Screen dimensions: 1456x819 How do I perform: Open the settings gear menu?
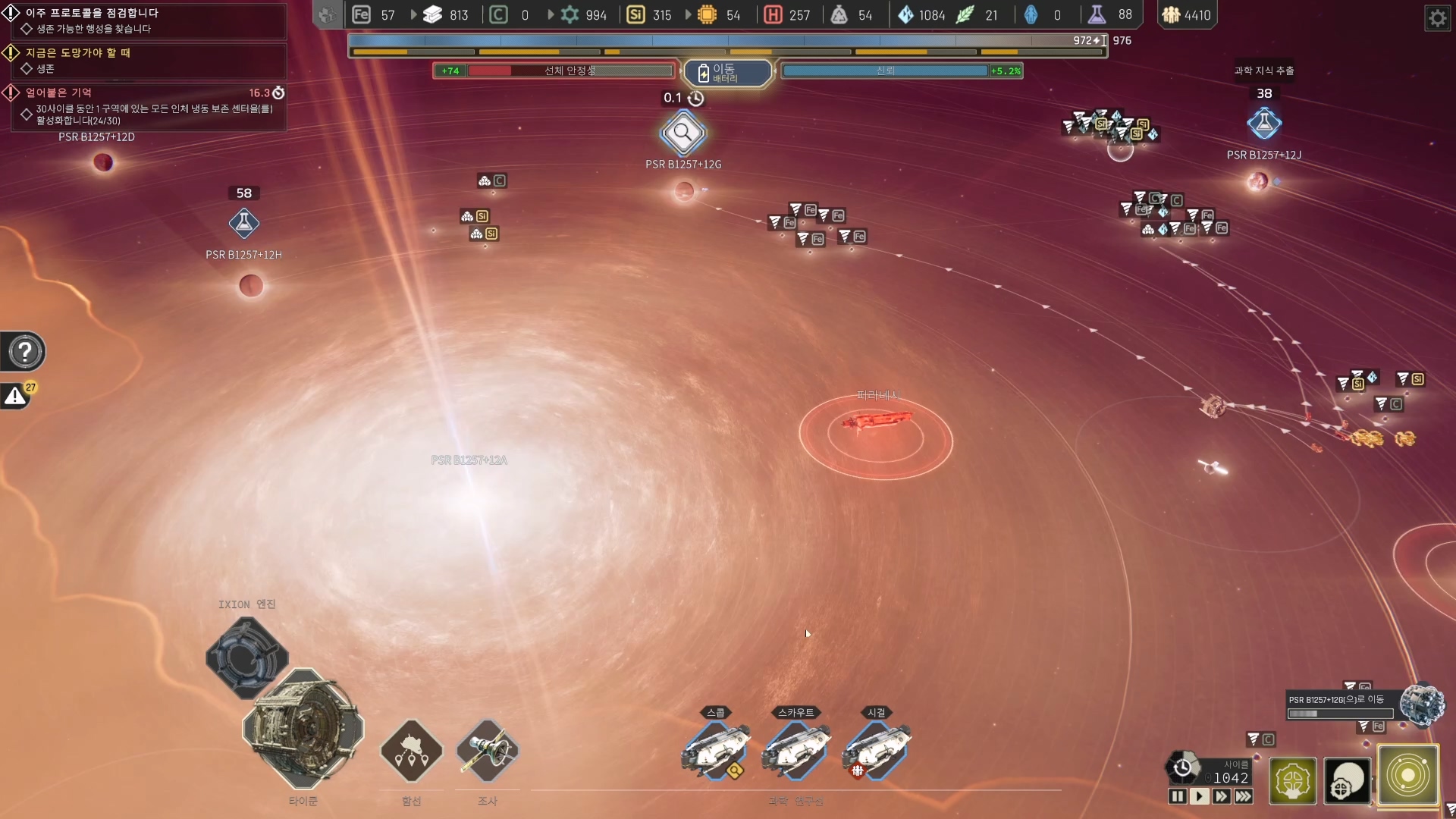click(1437, 17)
